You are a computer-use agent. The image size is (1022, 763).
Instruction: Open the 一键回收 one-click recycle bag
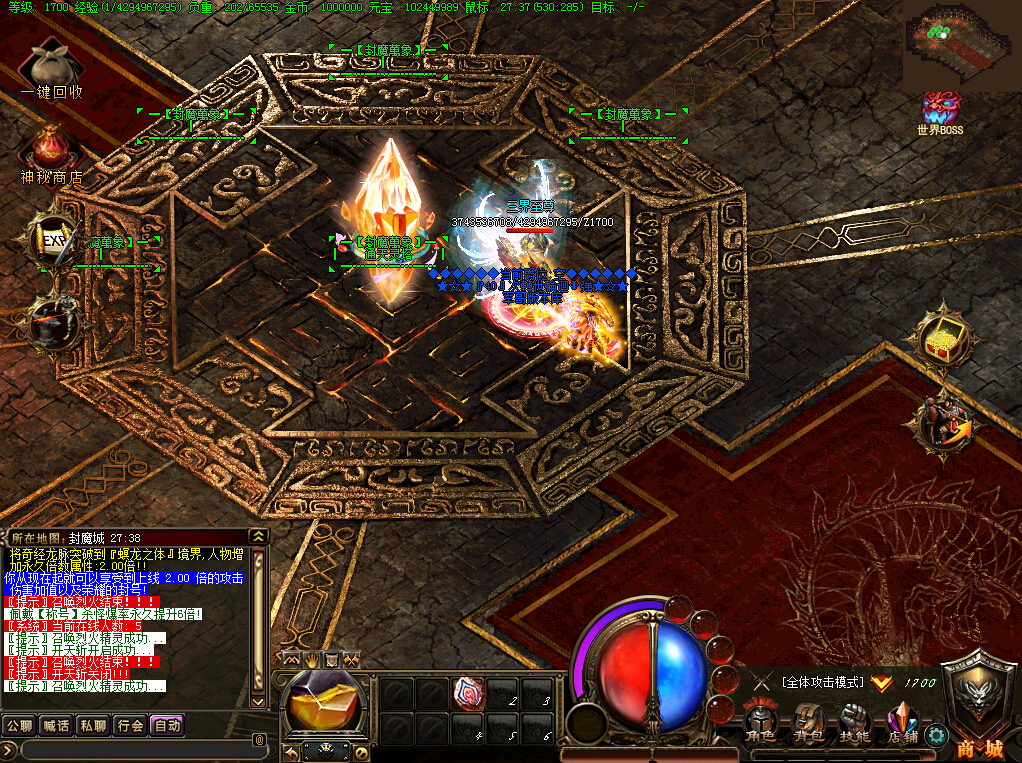(52, 68)
